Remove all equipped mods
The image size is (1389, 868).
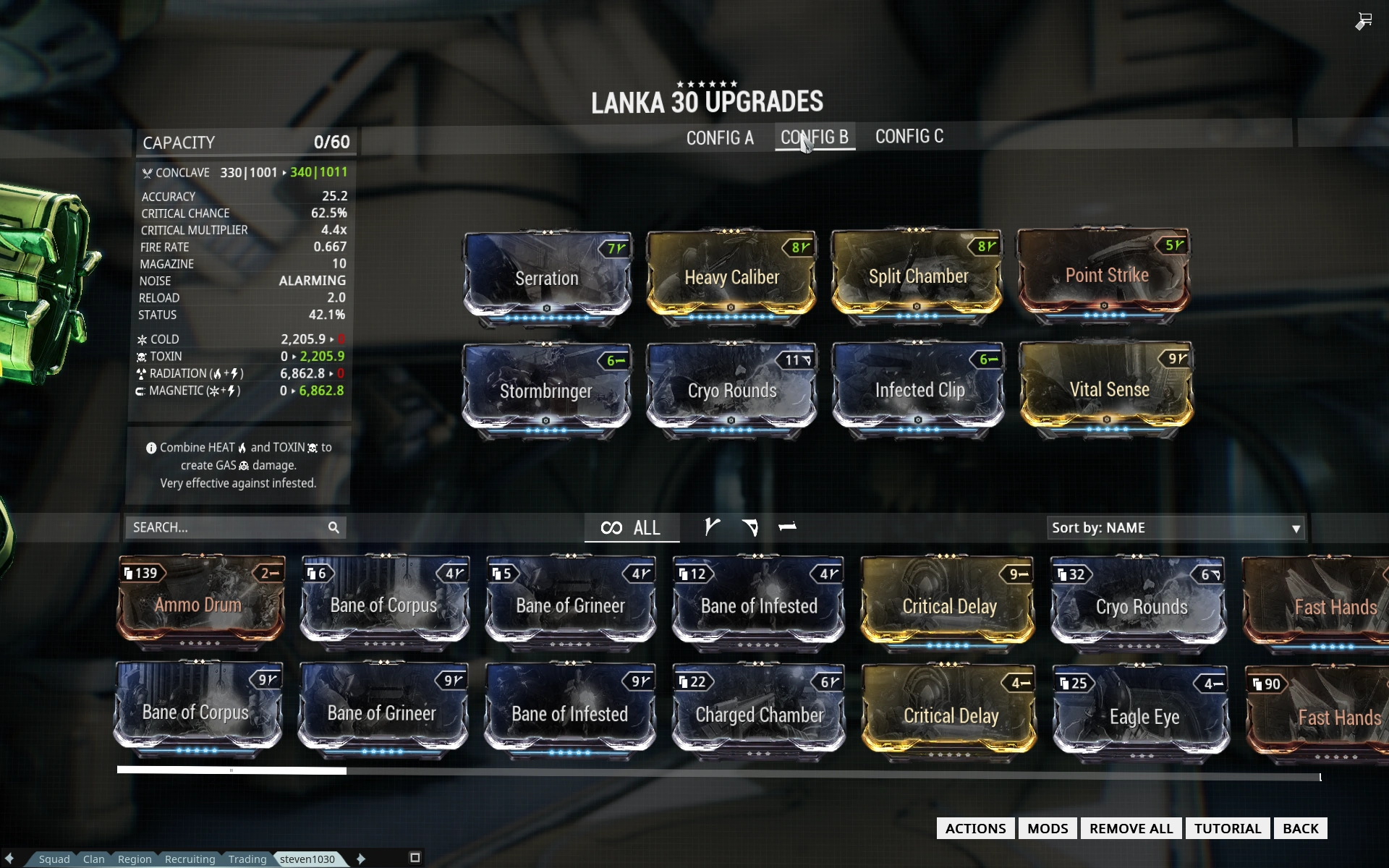pyautogui.click(x=1131, y=828)
